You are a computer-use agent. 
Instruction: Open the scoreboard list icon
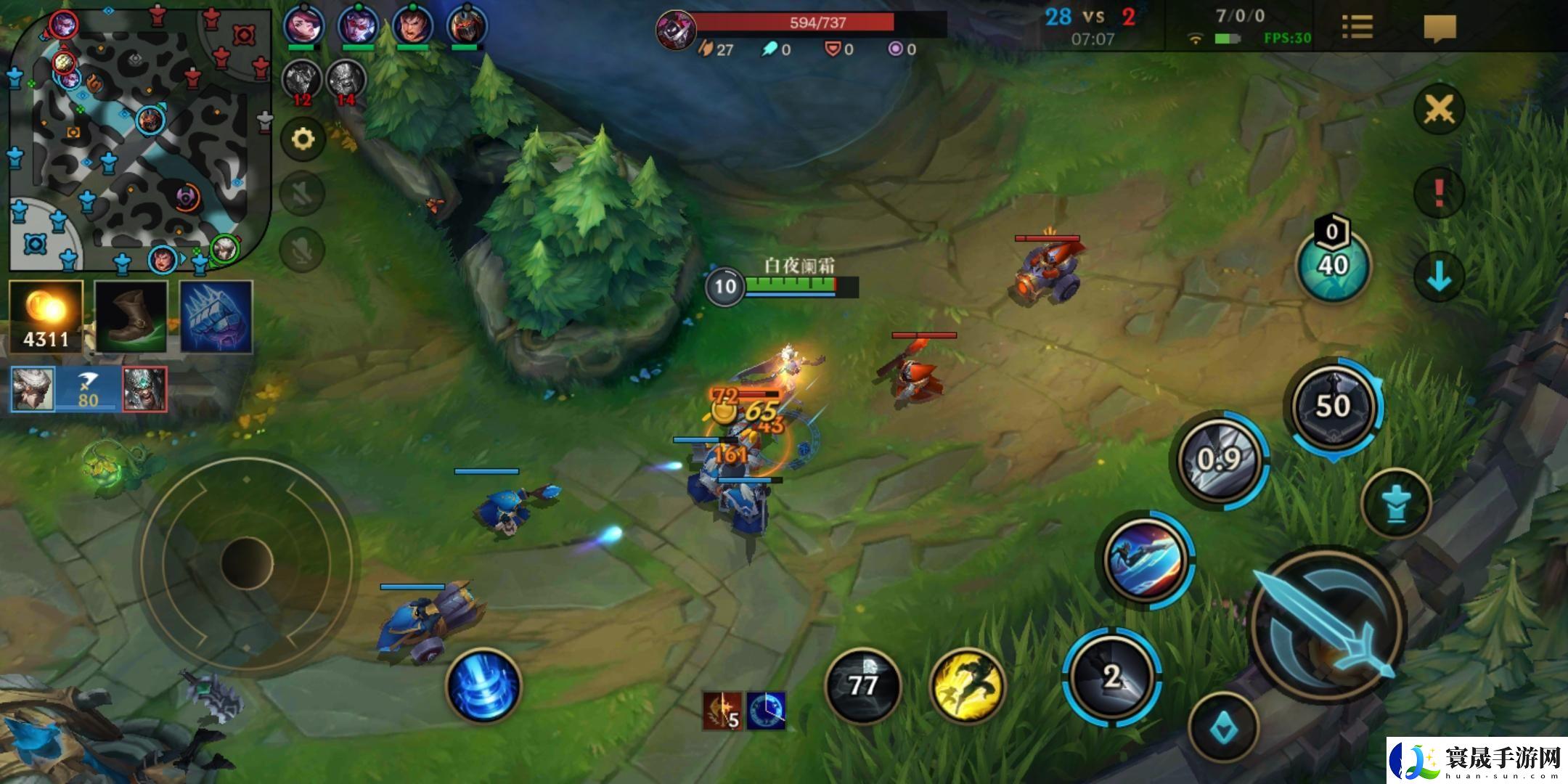[1357, 28]
